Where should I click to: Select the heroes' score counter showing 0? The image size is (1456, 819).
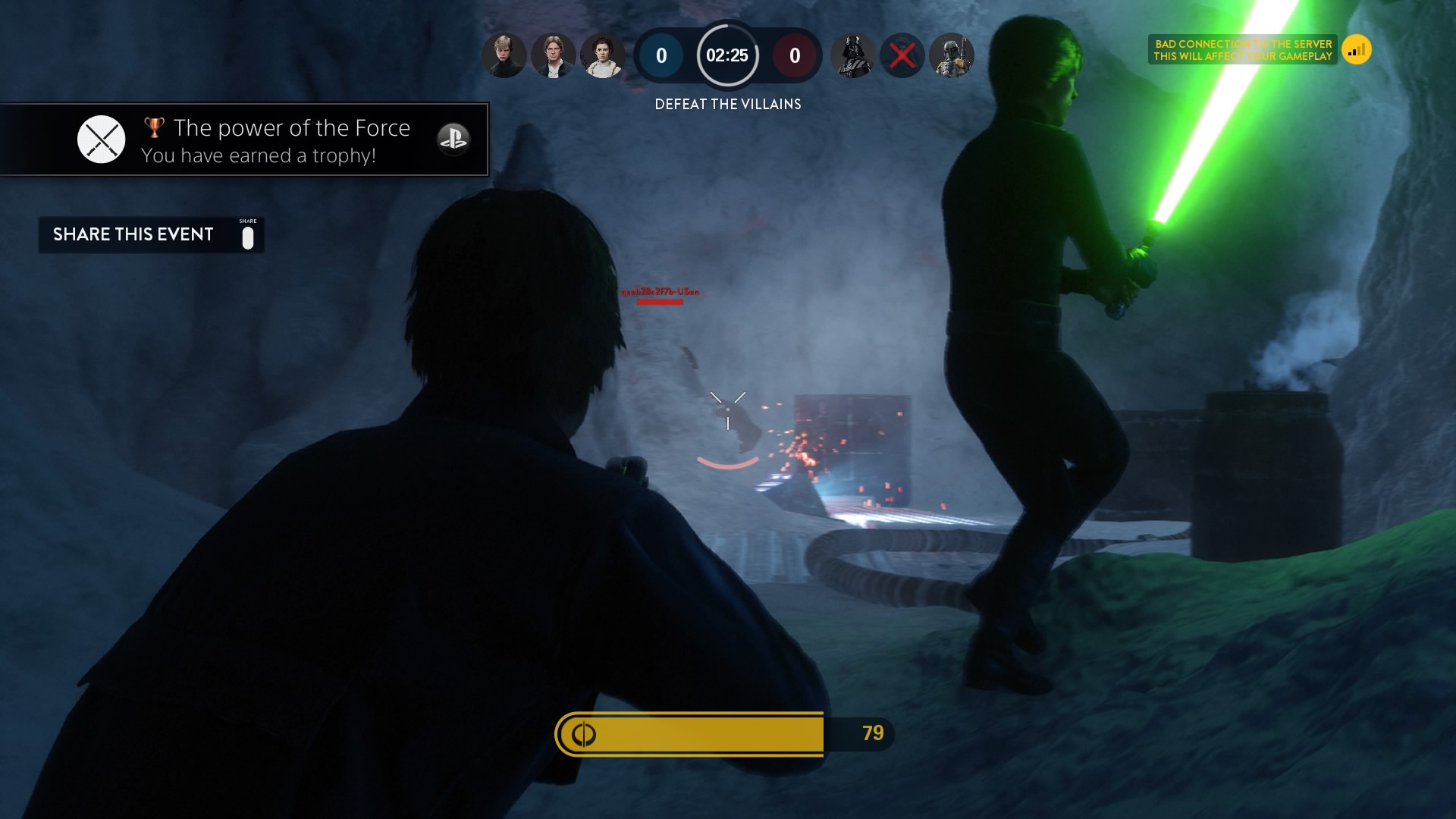tap(660, 55)
